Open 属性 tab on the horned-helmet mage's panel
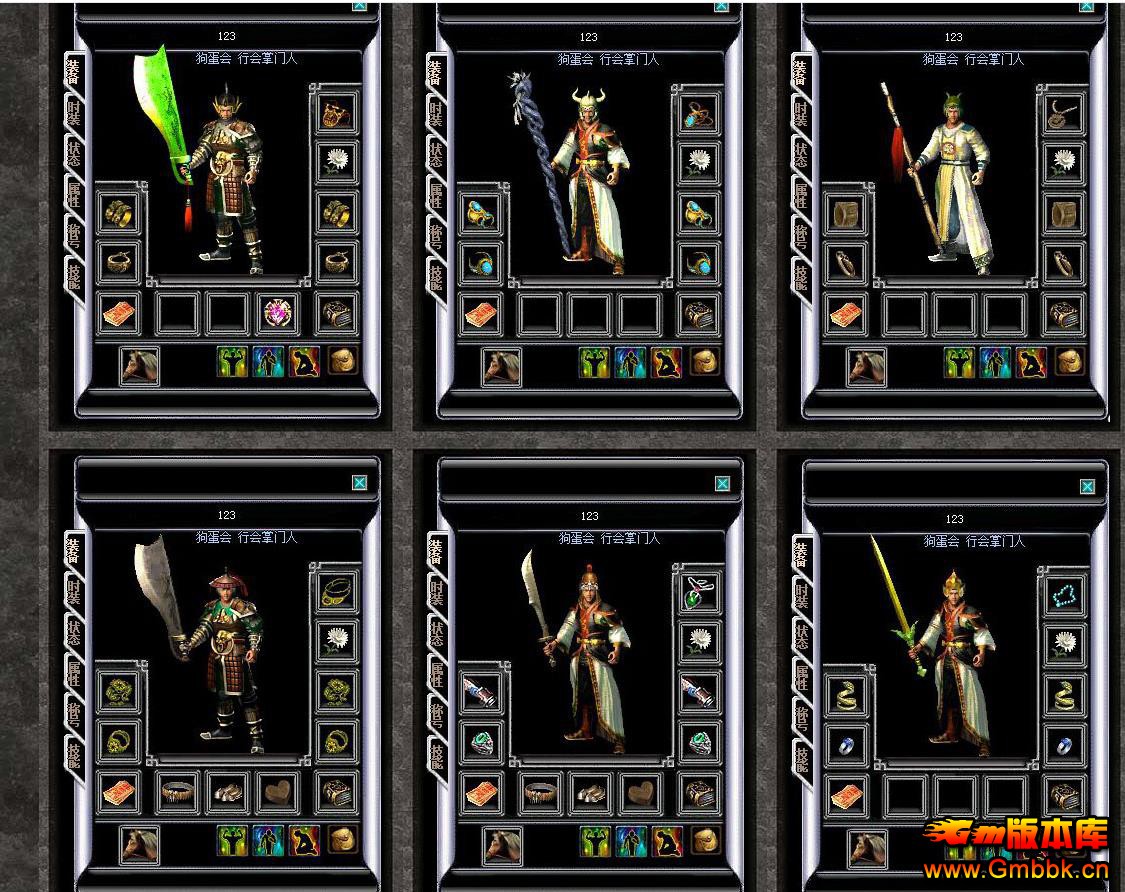 [437, 196]
